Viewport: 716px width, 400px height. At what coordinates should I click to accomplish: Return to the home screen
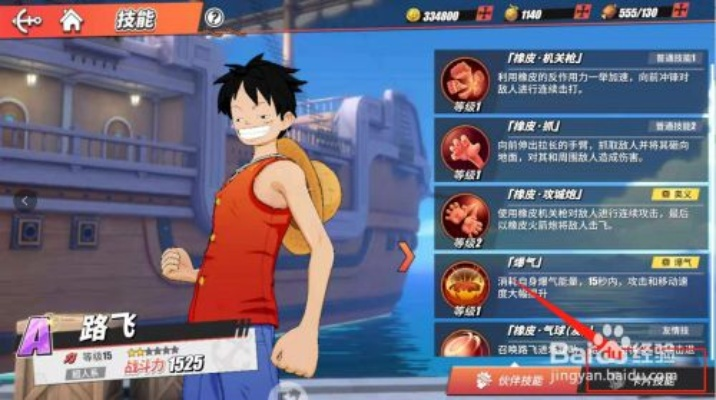[71, 17]
